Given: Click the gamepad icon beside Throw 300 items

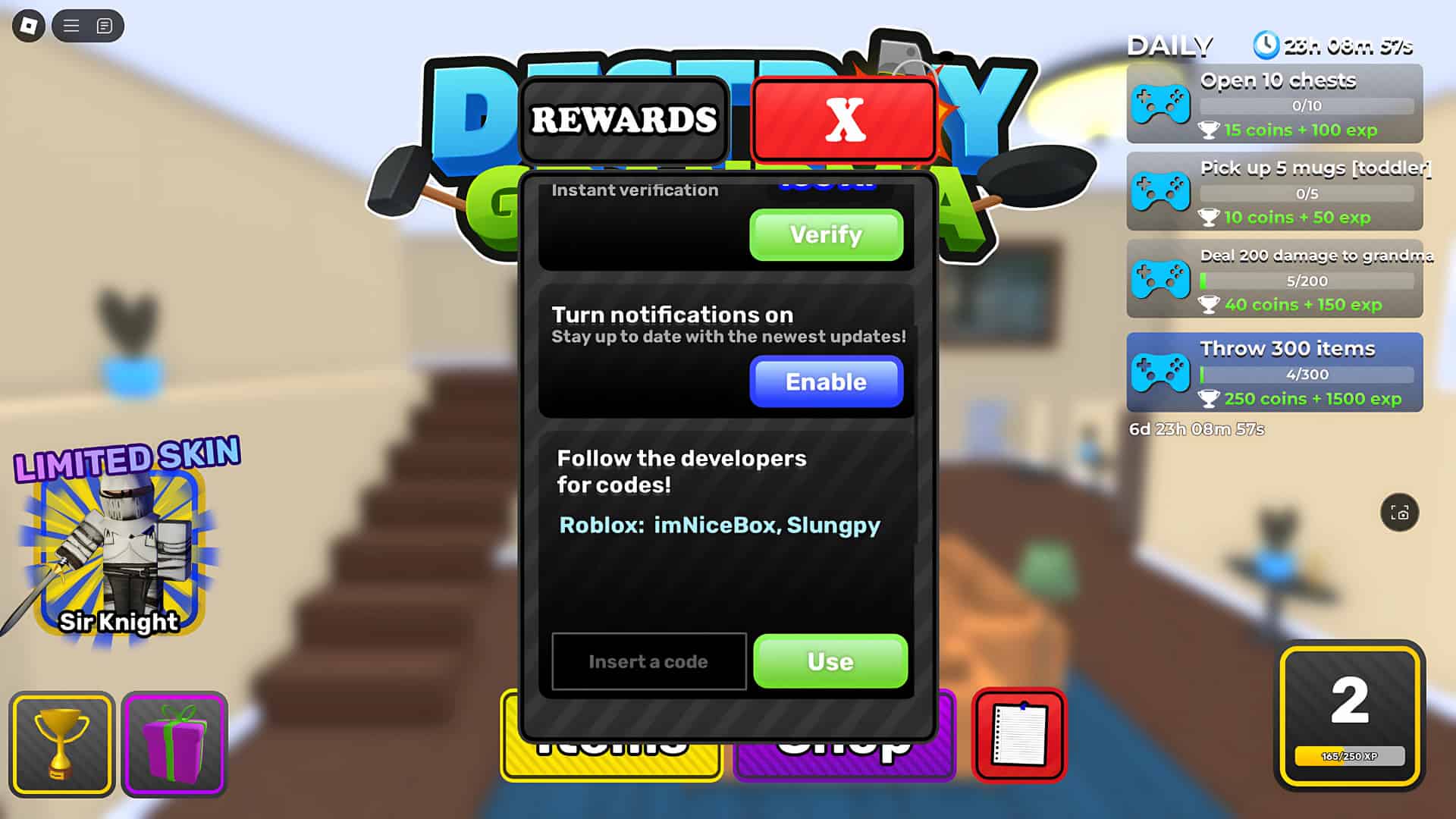Looking at the screenshot, I should (x=1159, y=373).
